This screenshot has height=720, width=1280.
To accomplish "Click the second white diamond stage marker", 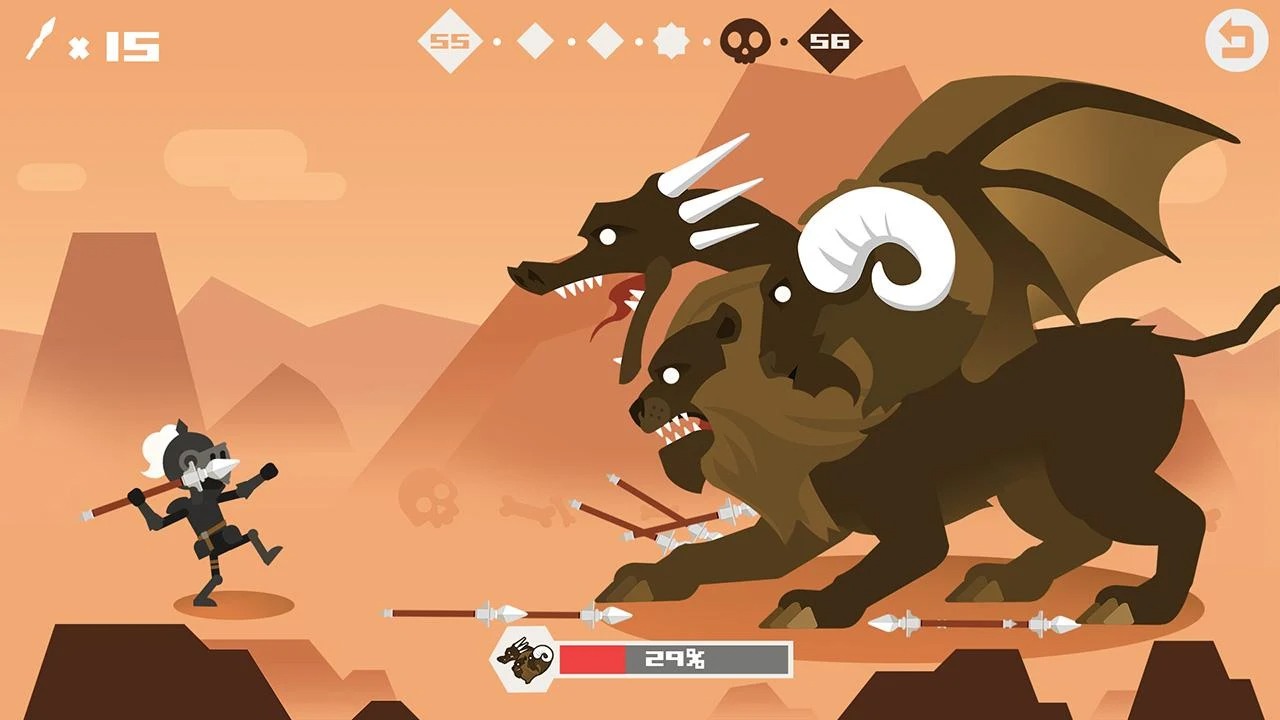I will [537, 42].
